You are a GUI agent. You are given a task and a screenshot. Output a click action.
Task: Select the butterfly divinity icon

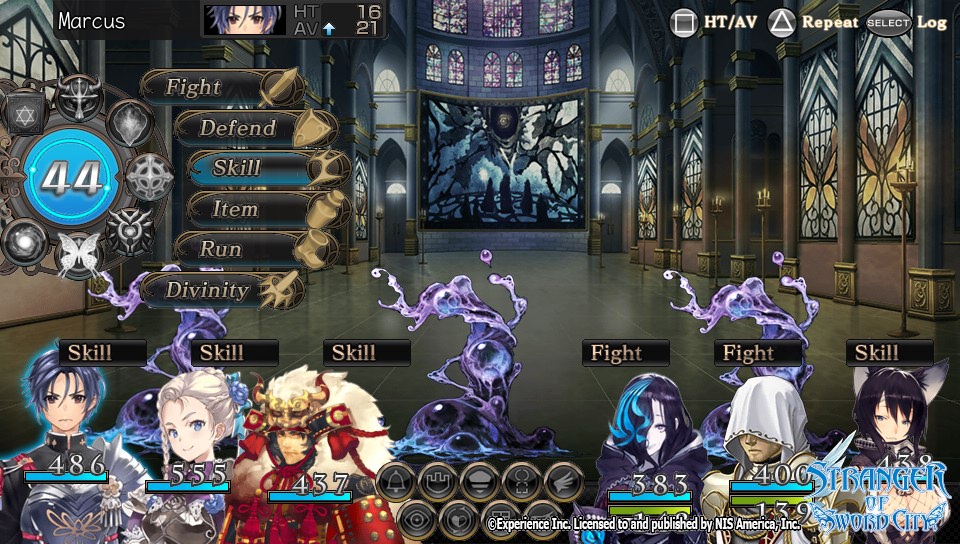pyautogui.click(x=78, y=254)
